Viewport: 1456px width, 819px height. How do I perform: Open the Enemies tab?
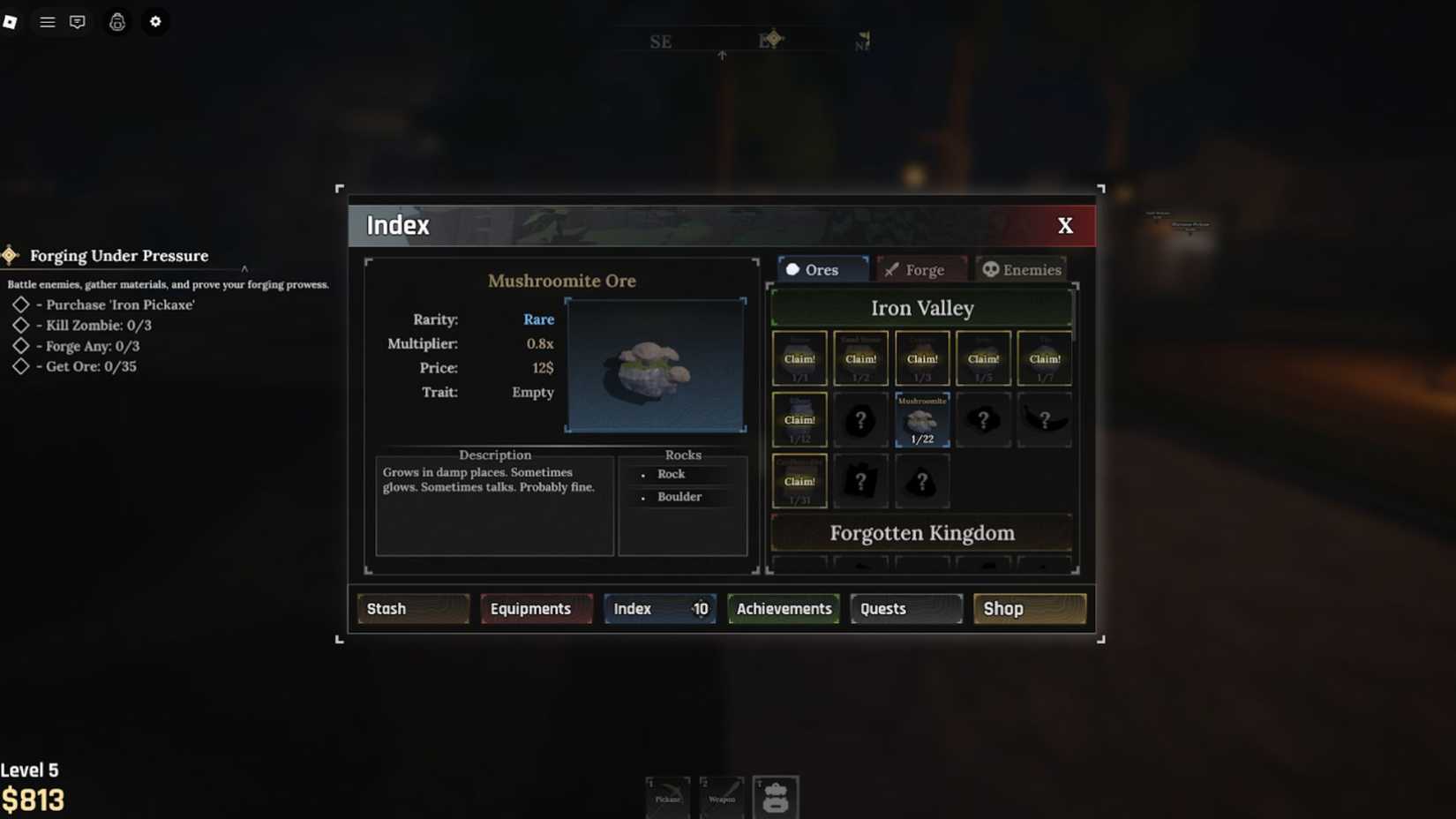[1021, 269]
